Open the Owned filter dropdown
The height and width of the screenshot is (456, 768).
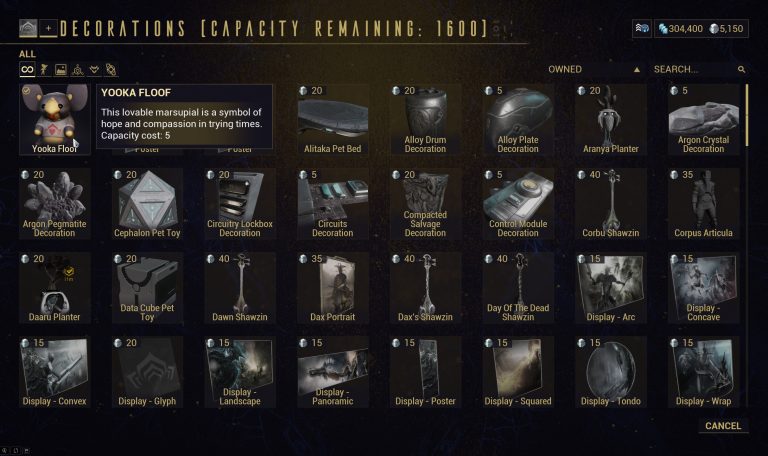594,70
